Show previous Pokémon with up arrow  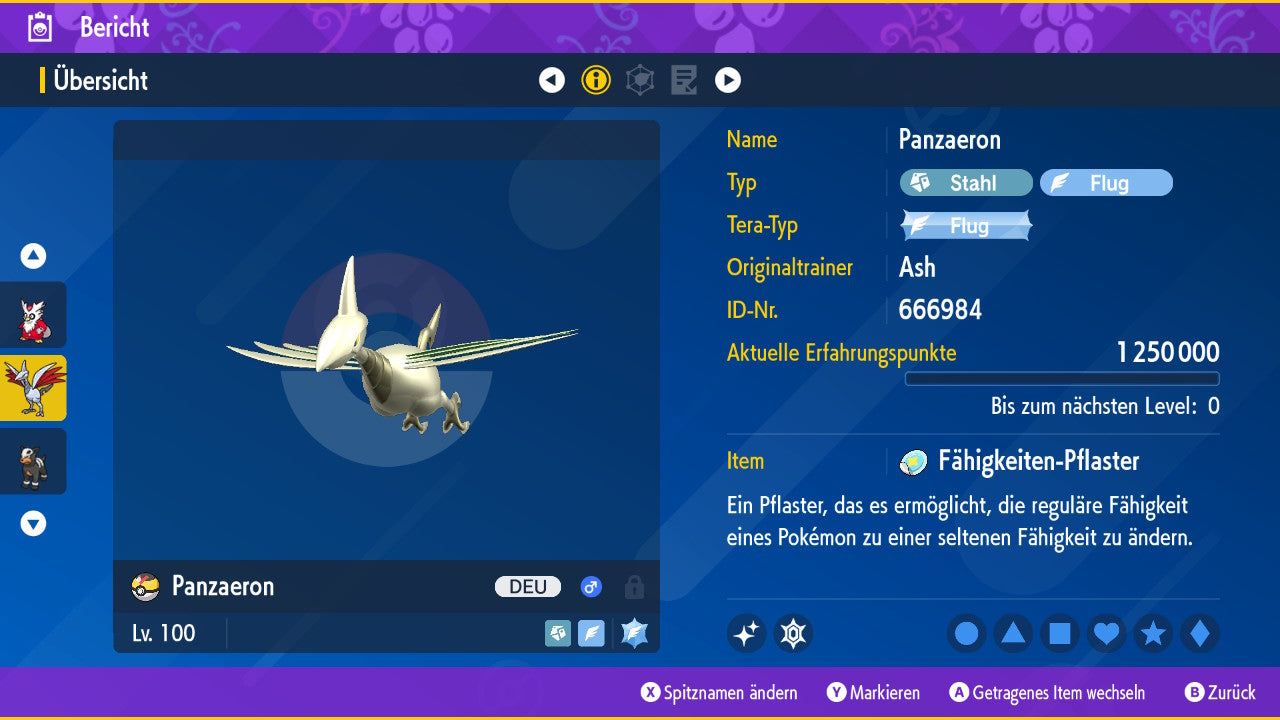pos(33,257)
